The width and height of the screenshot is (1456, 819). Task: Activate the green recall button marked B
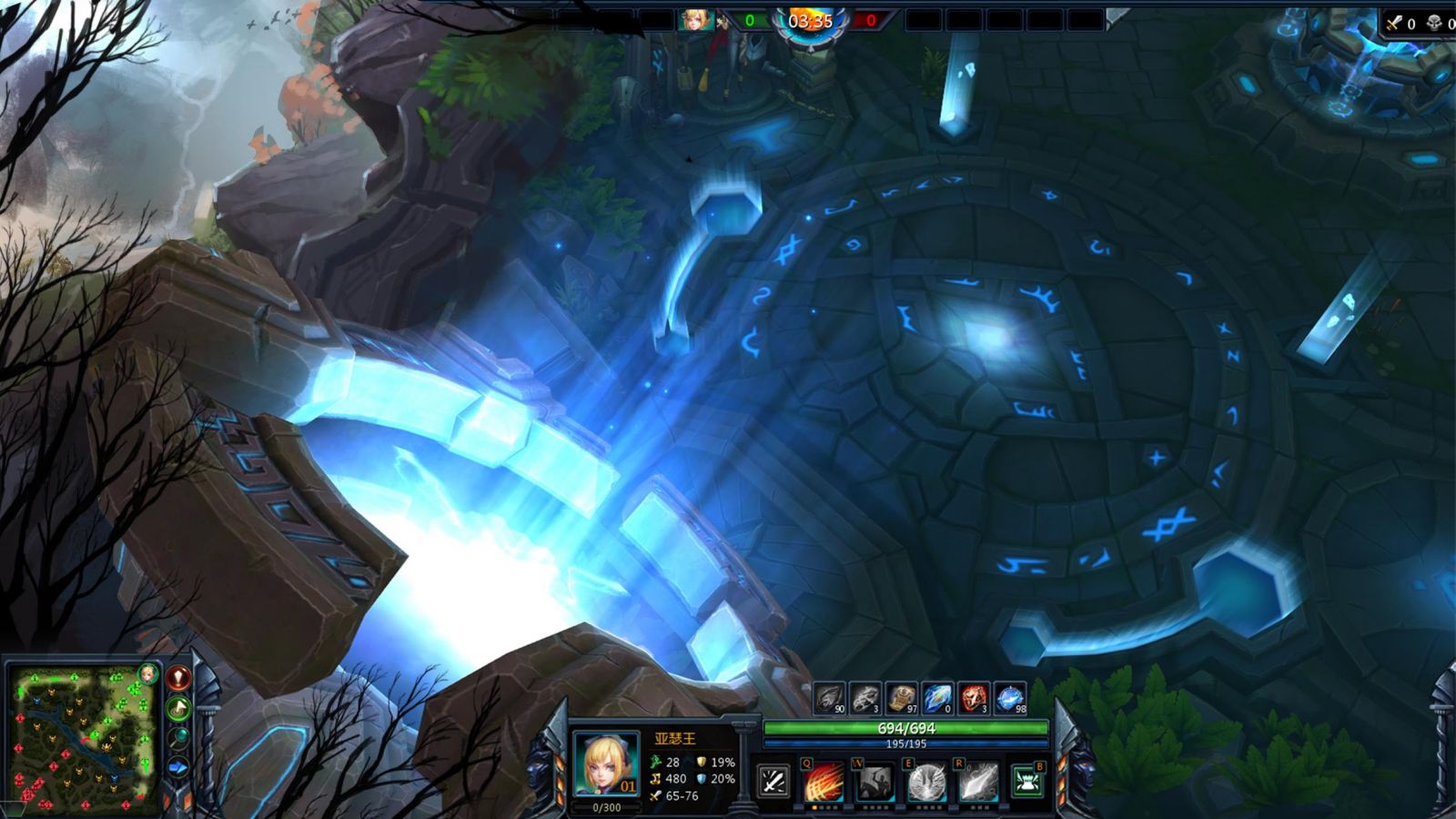coord(1028,782)
